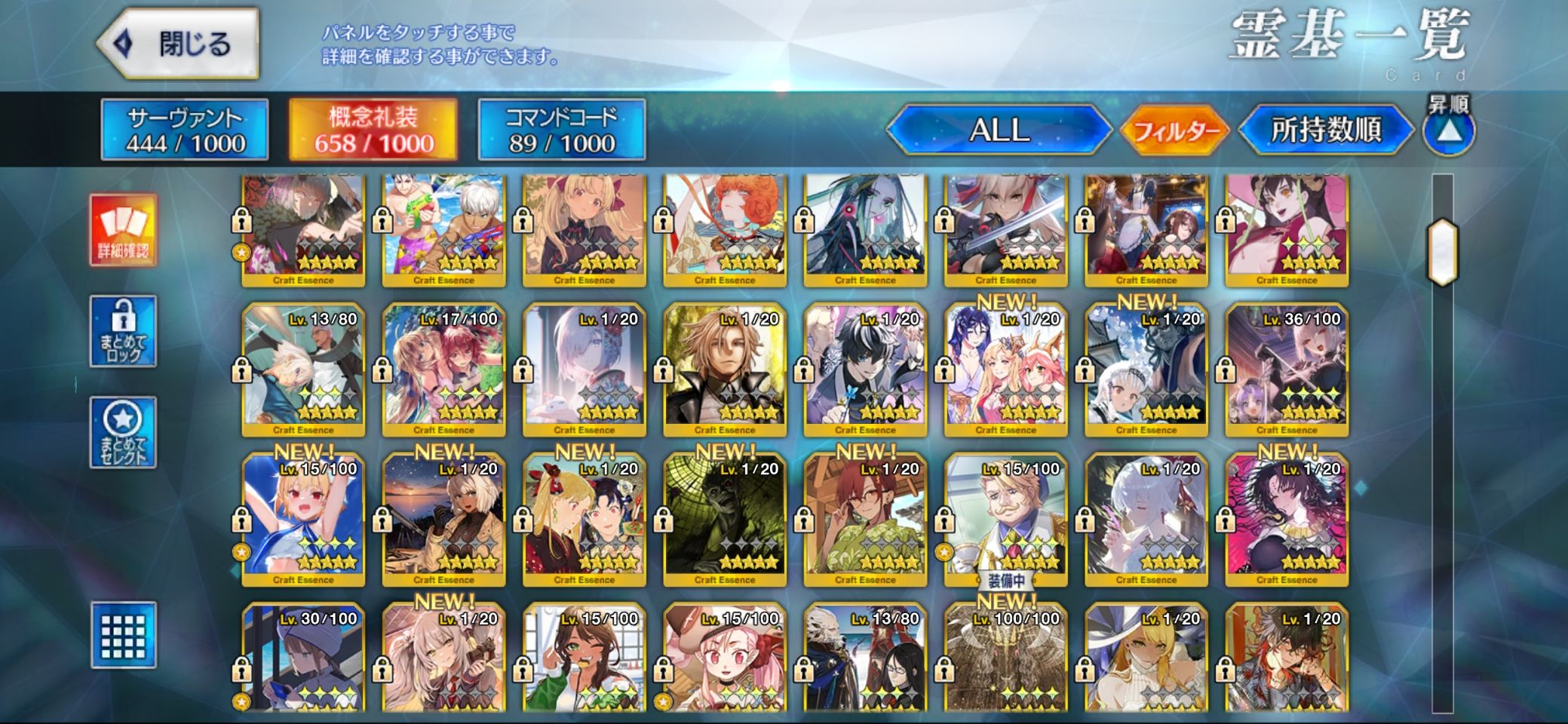Tap the まとめてロック bulk lock button
This screenshot has height=724, width=1568.
click(124, 332)
